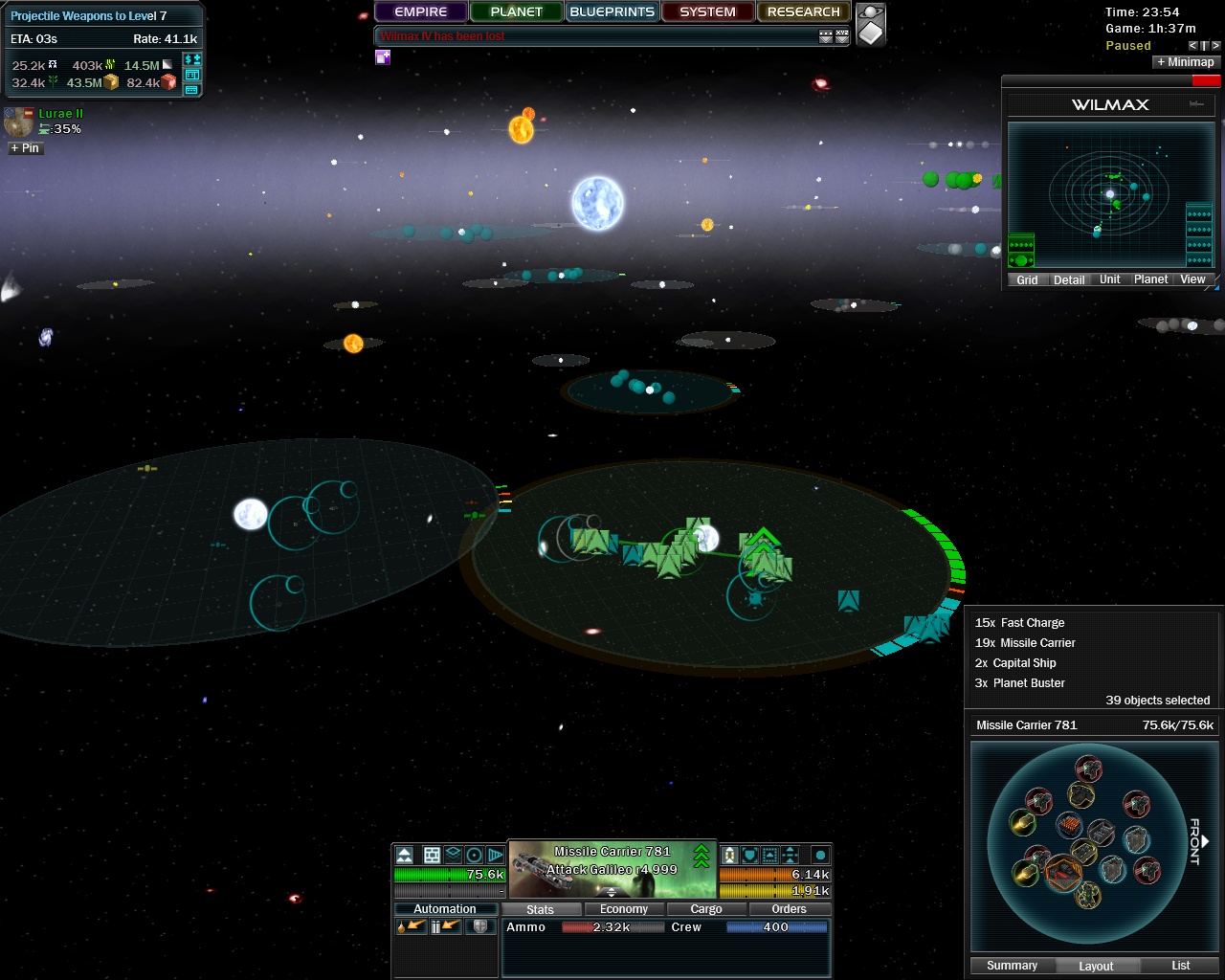
Task: Show the ship Summary view
Action: 1012,966
